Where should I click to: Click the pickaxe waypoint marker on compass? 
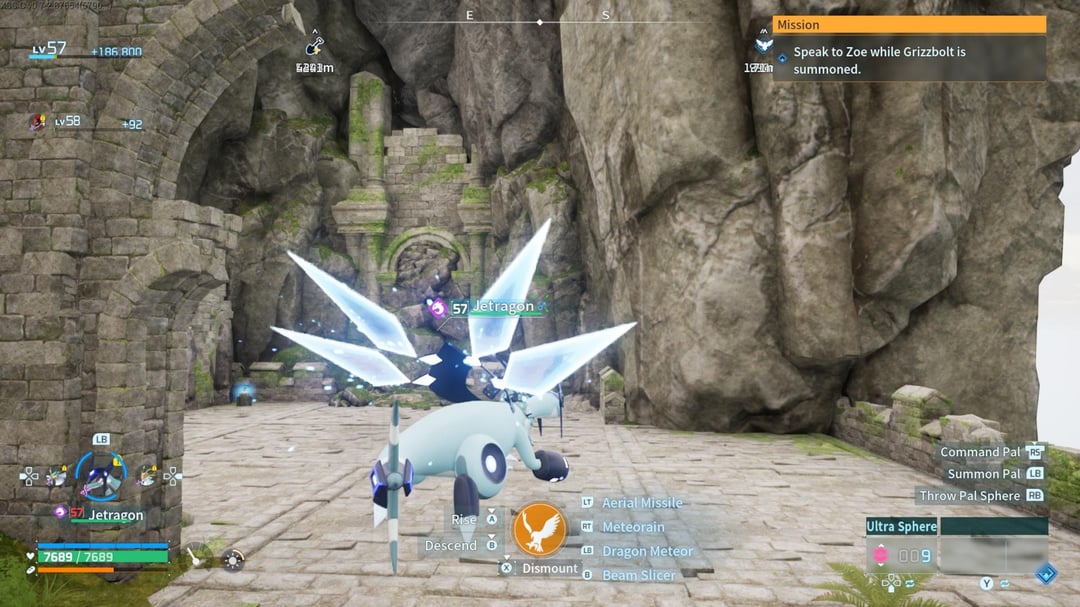(315, 46)
